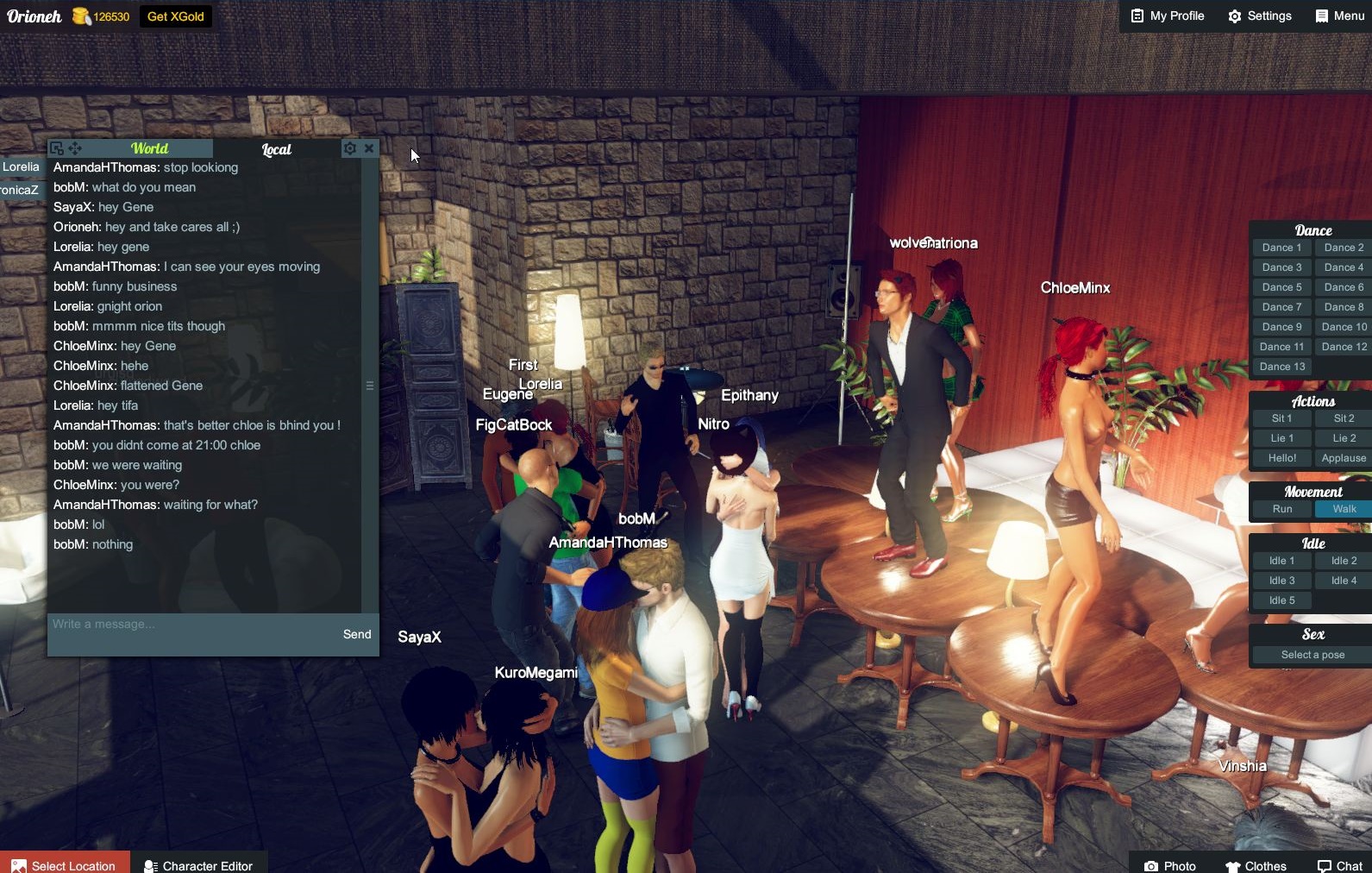Open the Settings menu

point(1259,16)
